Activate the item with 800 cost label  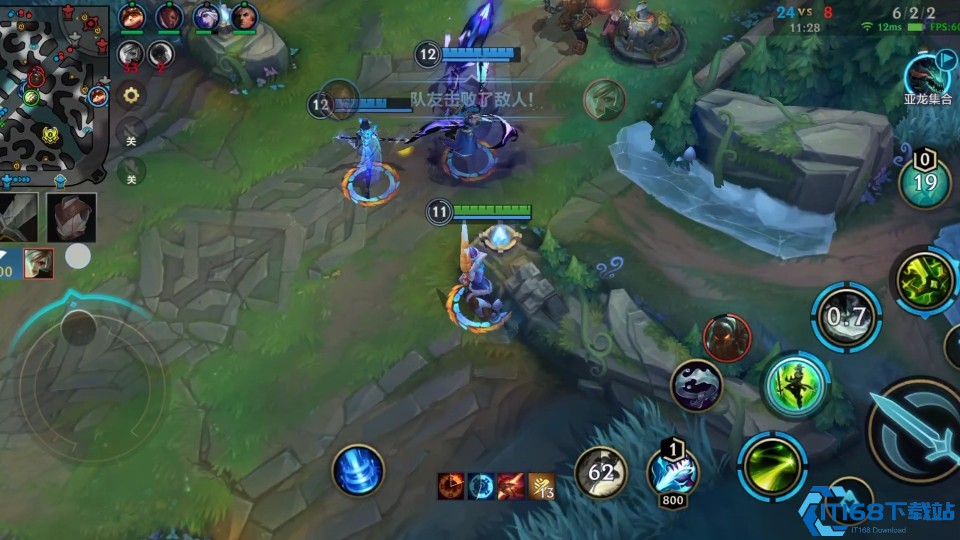point(672,468)
